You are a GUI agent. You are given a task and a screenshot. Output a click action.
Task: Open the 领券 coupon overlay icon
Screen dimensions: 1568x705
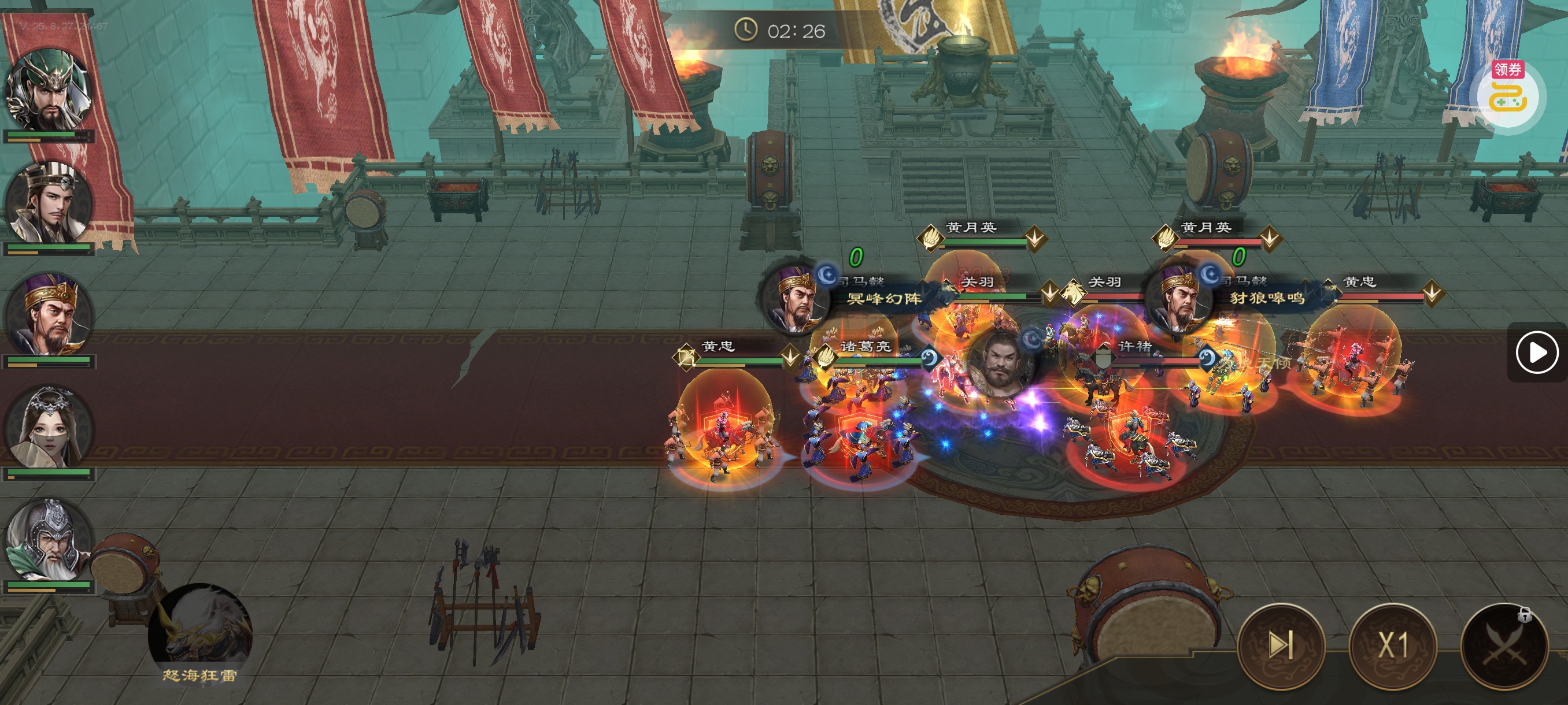tap(1508, 94)
